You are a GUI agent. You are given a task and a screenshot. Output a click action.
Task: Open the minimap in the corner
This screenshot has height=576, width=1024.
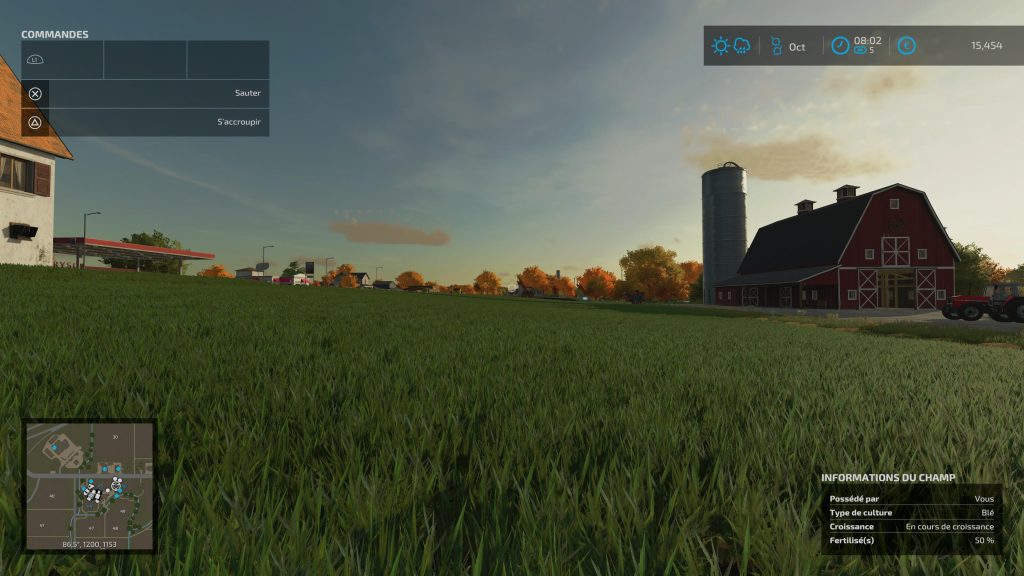(90, 485)
